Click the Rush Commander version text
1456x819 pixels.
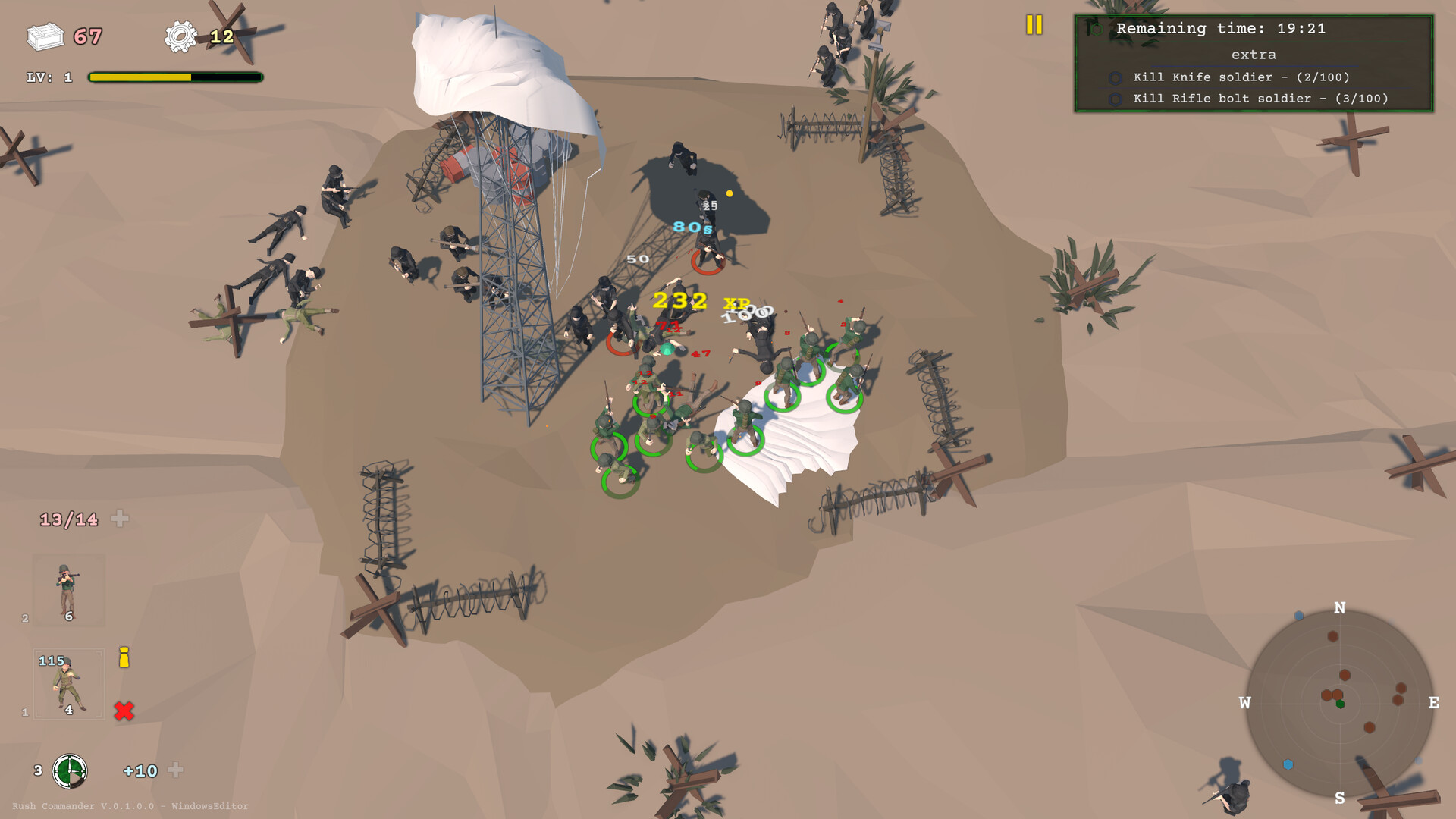click(x=129, y=806)
